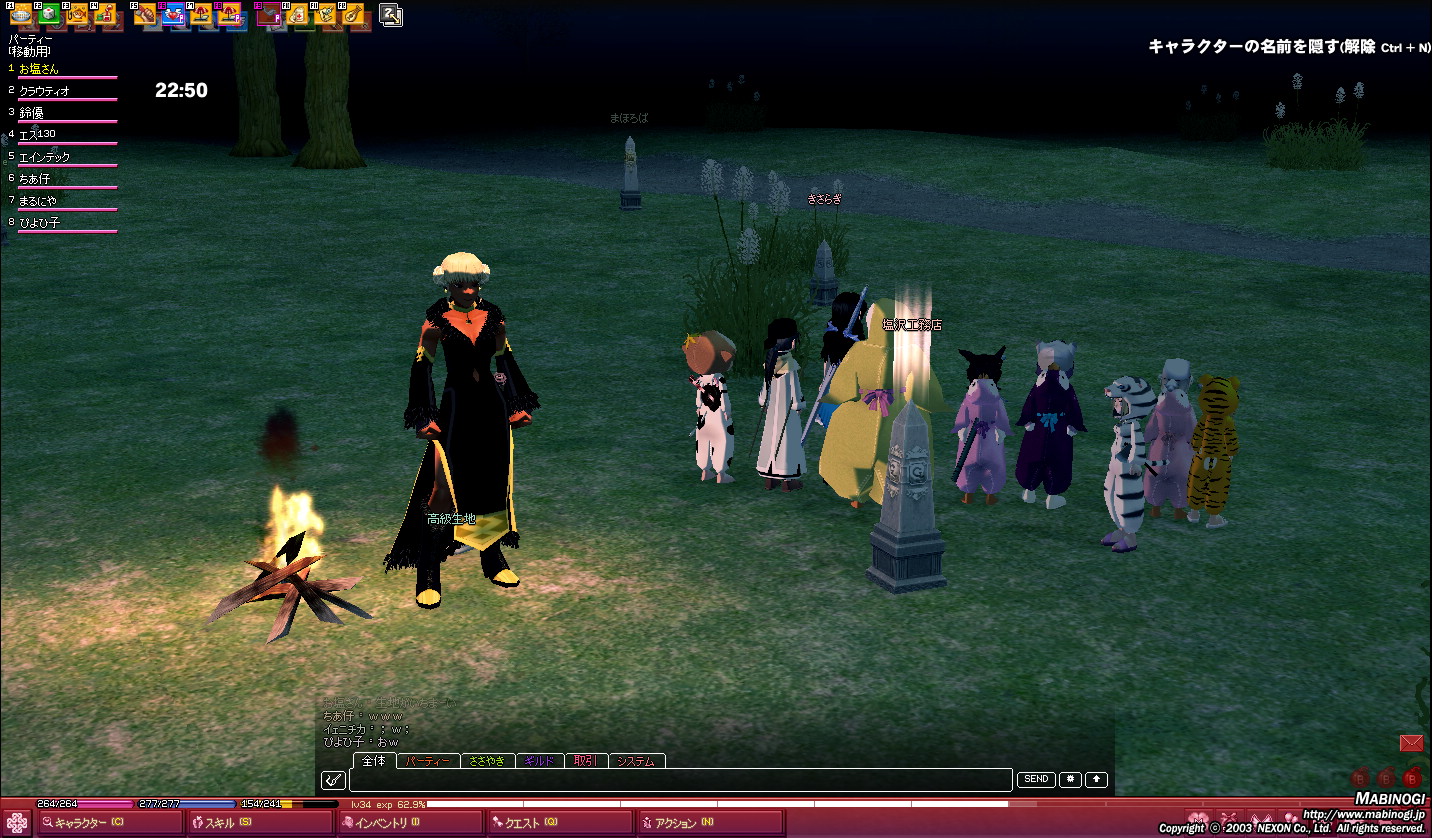Select the 全体 all-chat tab
Image resolution: width=1432 pixels, height=838 pixels.
(374, 761)
